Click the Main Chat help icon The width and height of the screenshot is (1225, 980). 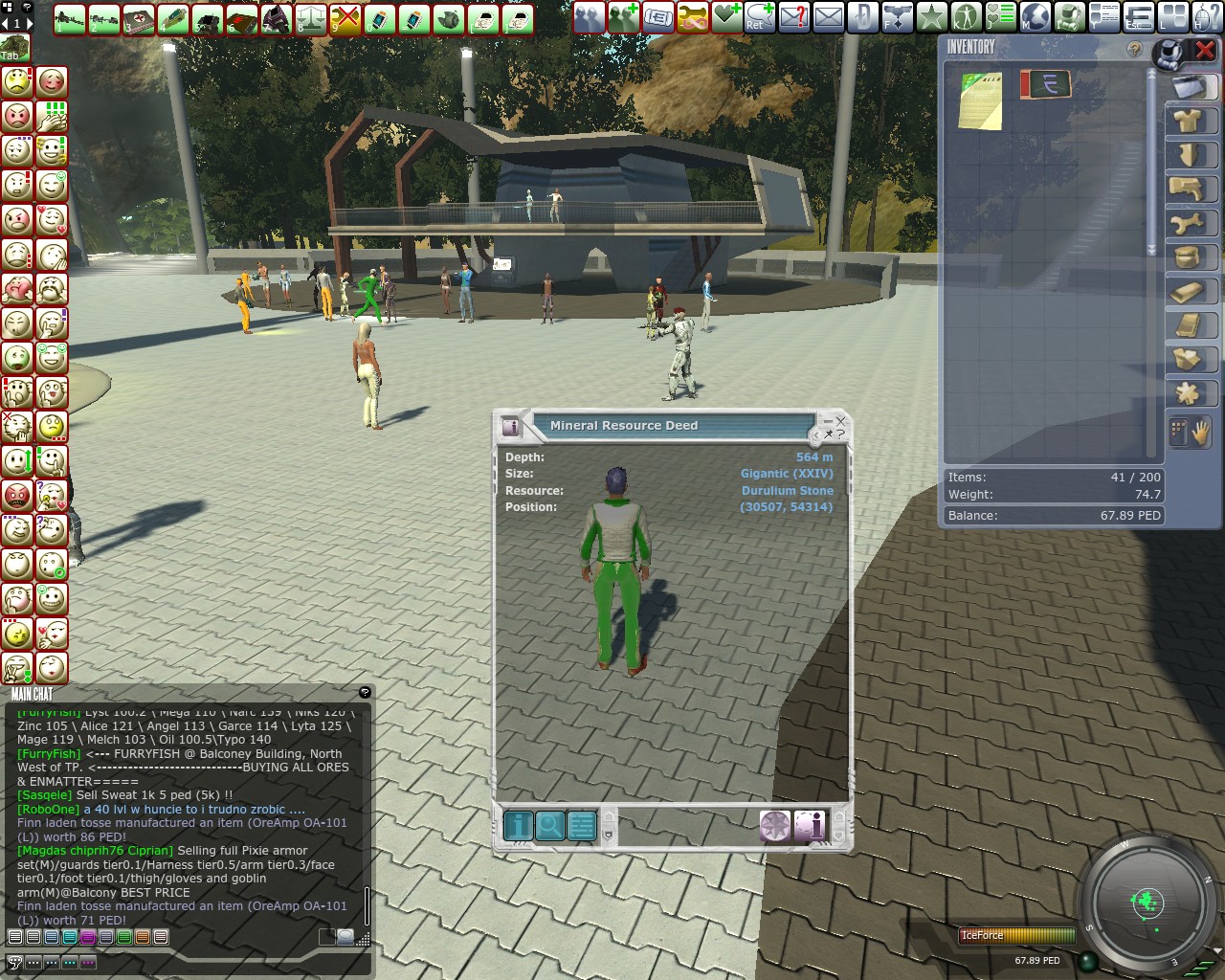click(365, 692)
